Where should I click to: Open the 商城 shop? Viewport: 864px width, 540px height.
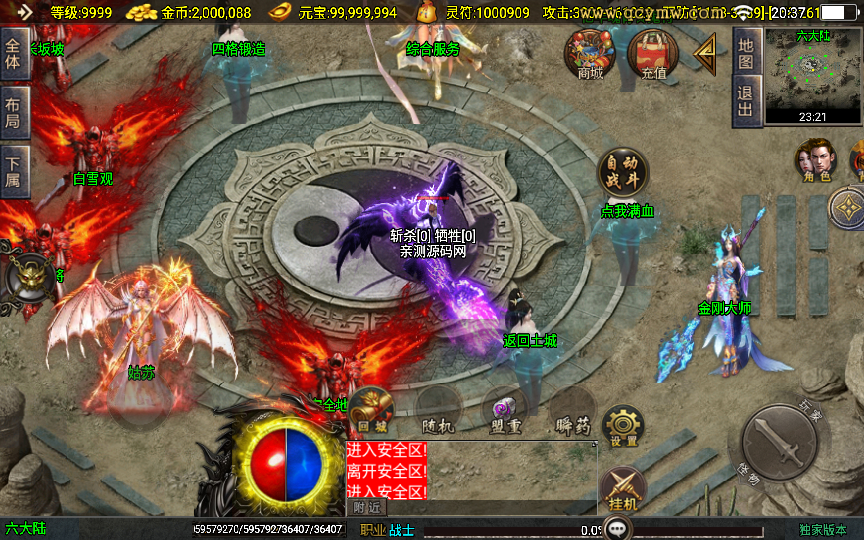click(x=590, y=53)
